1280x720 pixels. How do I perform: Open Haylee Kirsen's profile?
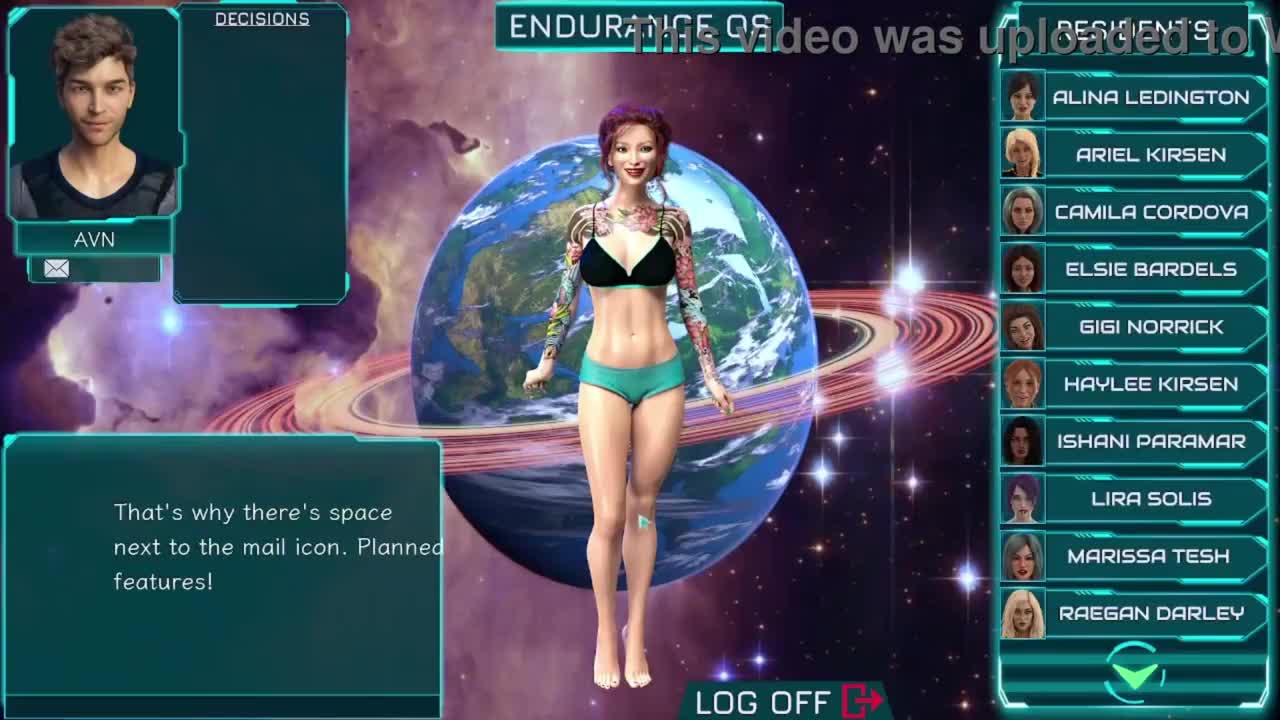click(x=1150, y=384)
